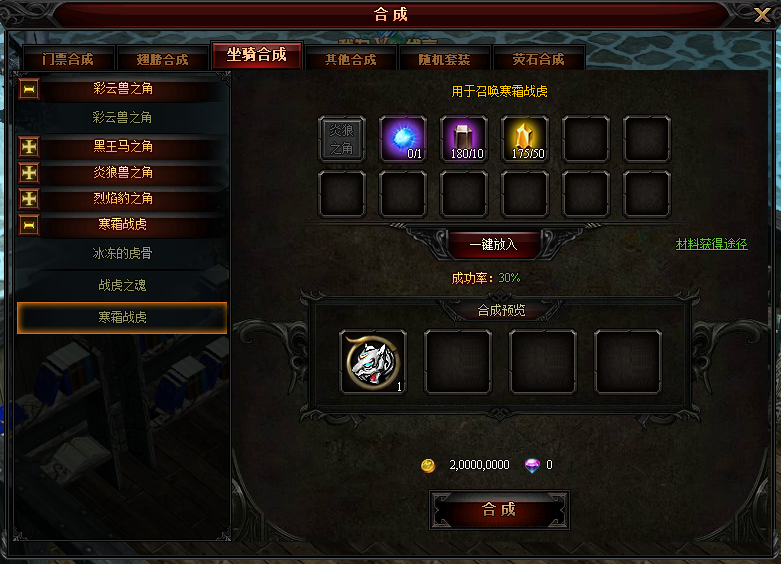This screenshot has width=781, height=564.
Task: Choose the 彩云兽之角 recipe sub-entry
Action: (x=122, y=118)
